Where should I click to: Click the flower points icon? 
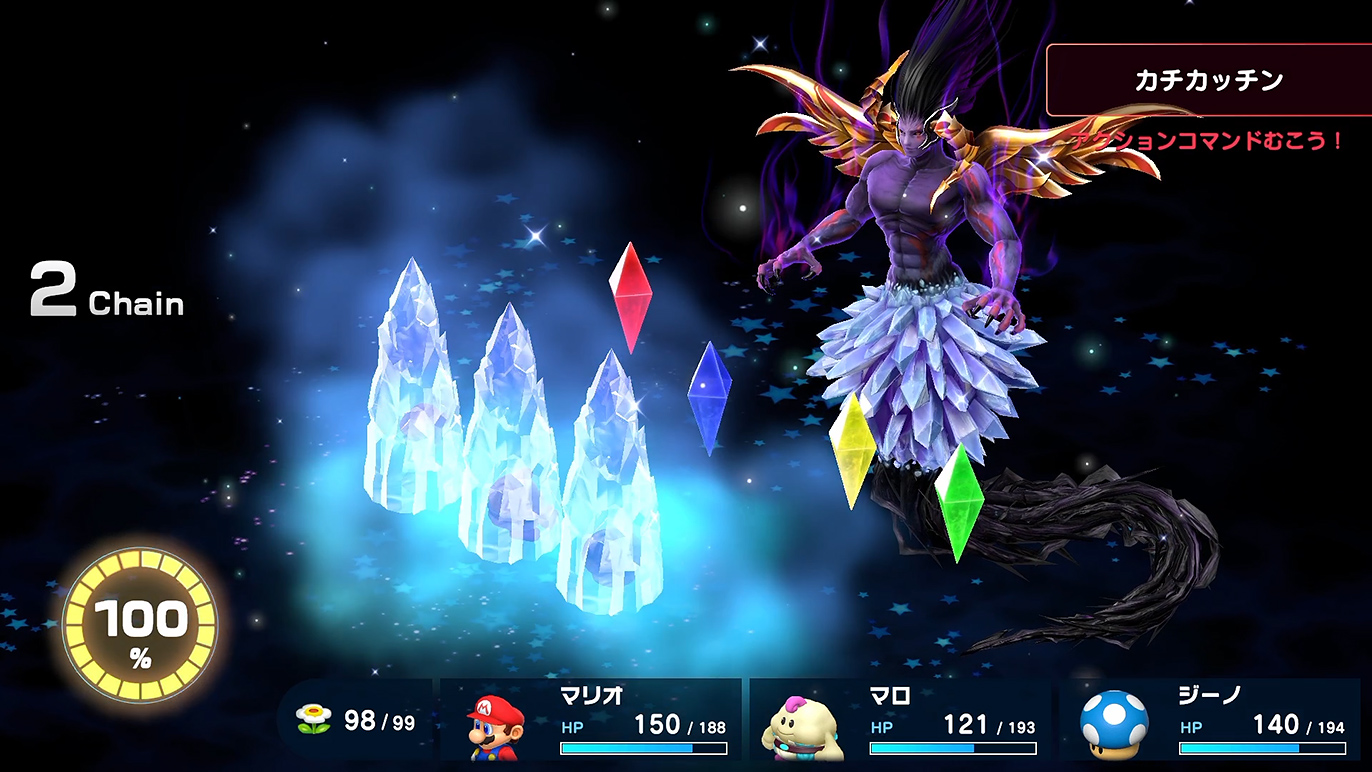pos(313,720)
